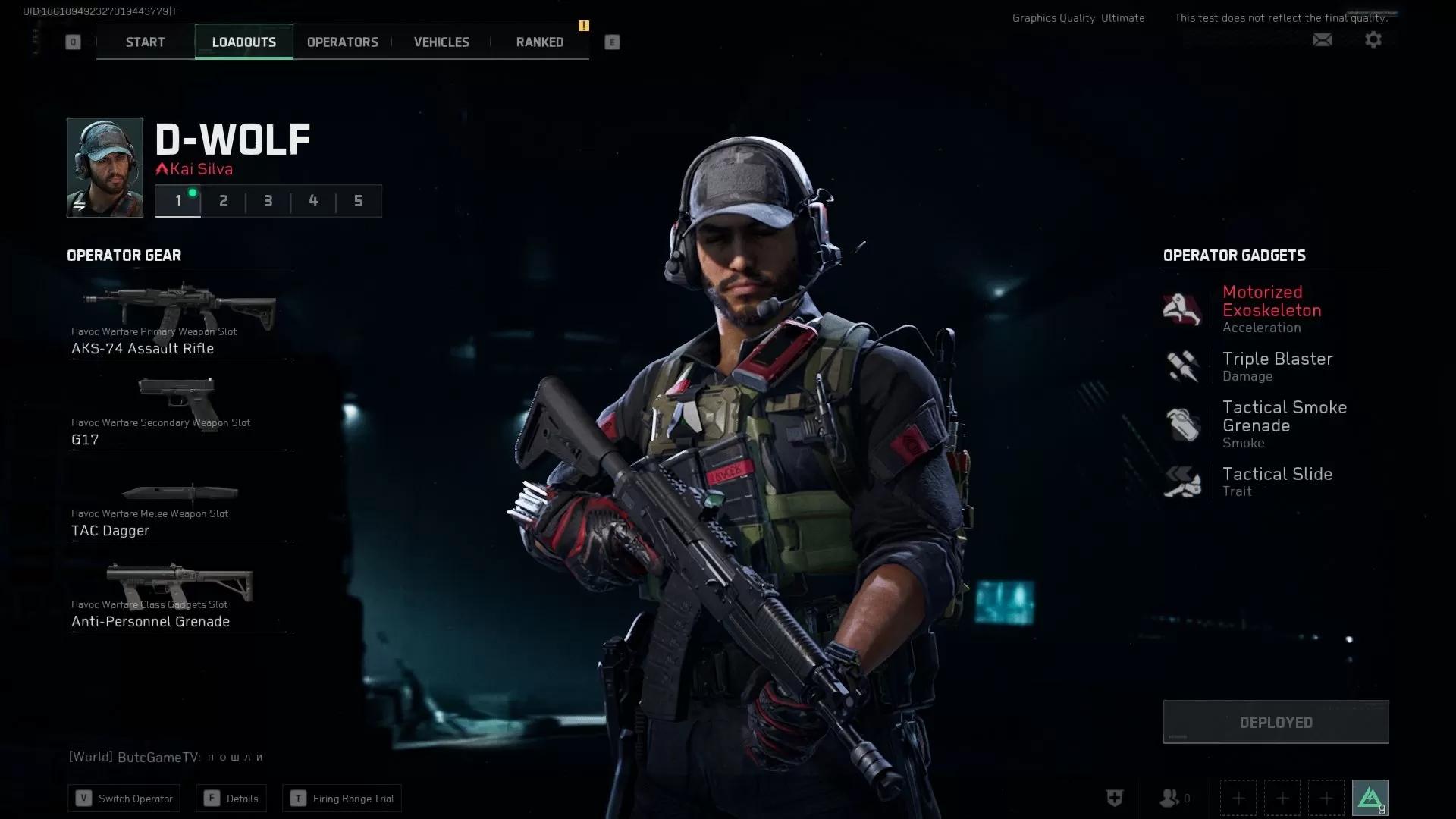
Task: Click the Triple Blaster gadget icon
Action: click(1181, 366)
